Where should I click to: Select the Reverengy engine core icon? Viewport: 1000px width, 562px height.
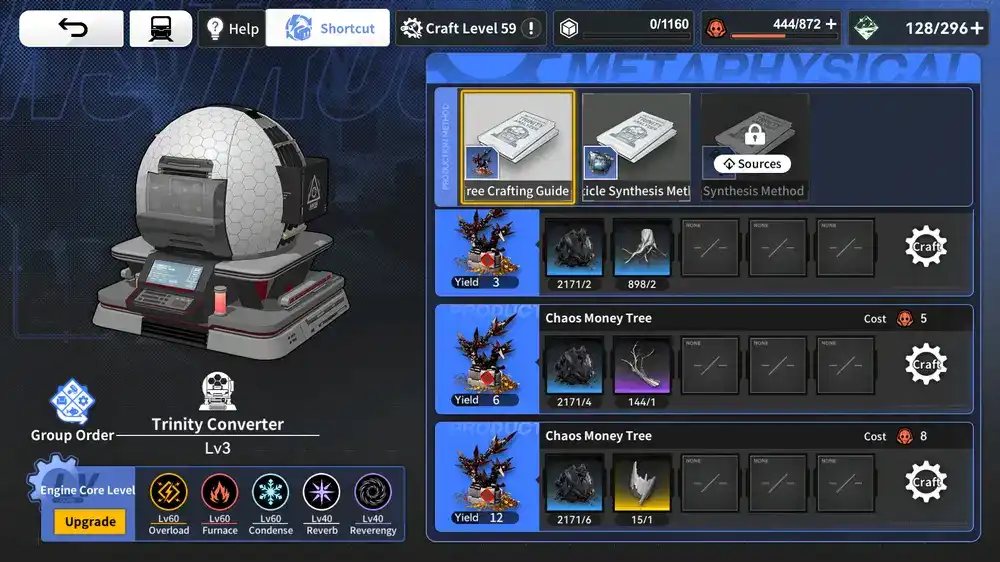[x=373, y=494]
